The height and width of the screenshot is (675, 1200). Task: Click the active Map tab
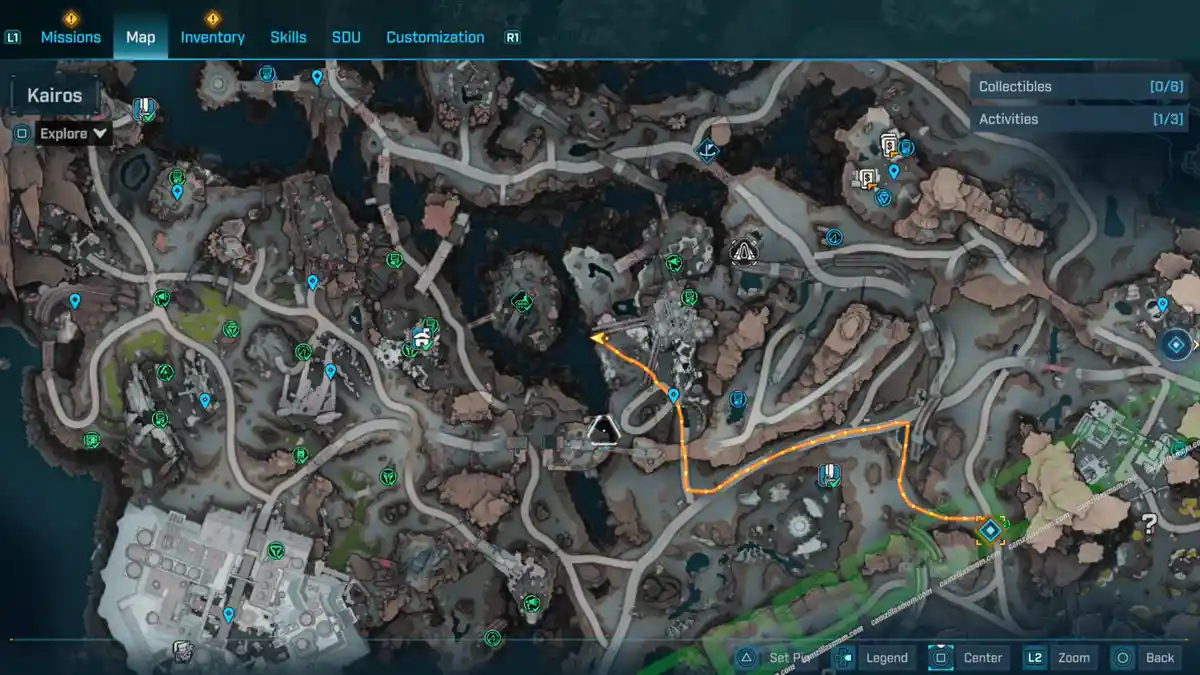140,37
